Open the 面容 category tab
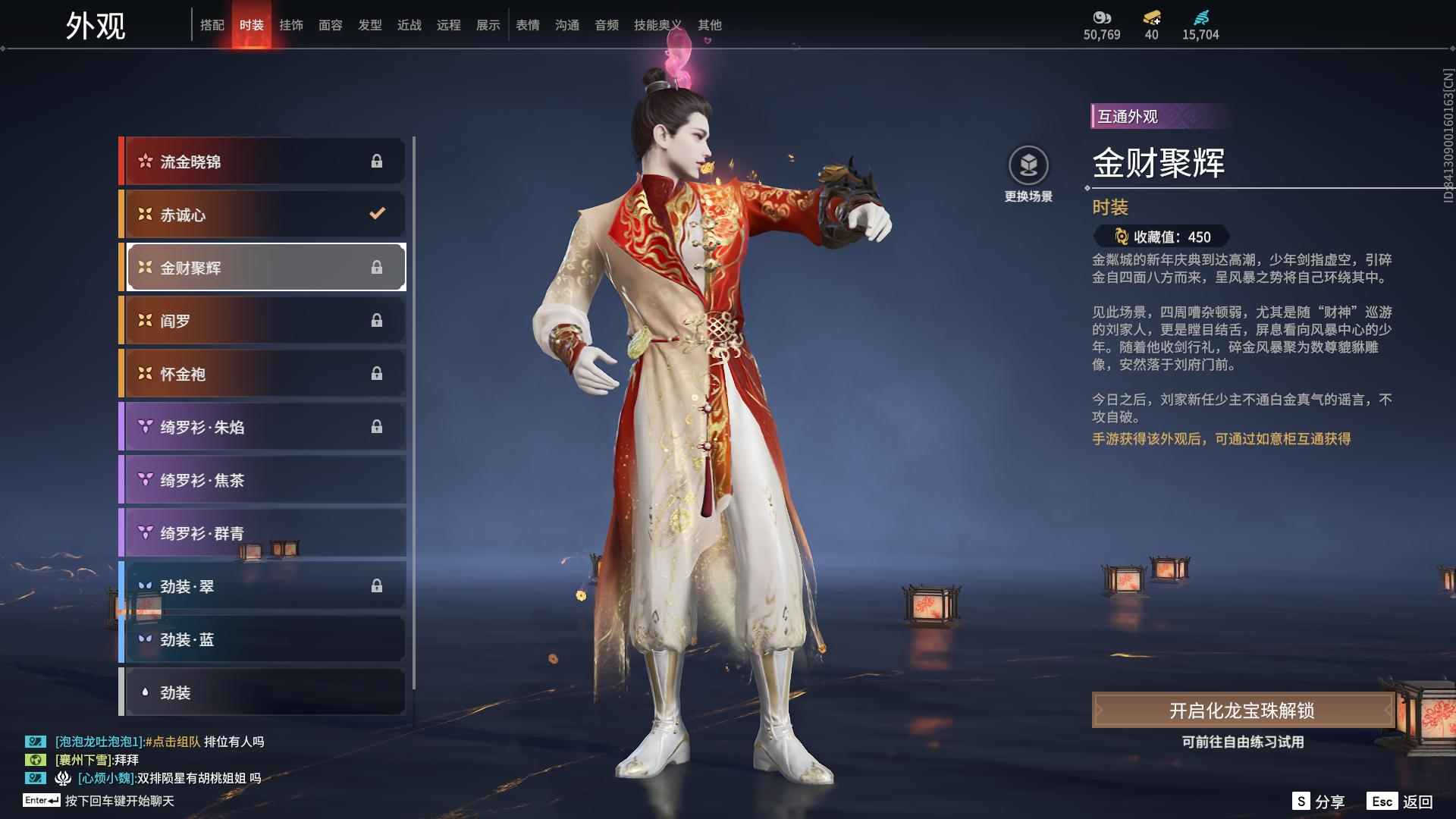1456x819 pixels. (x=331, y=25)
